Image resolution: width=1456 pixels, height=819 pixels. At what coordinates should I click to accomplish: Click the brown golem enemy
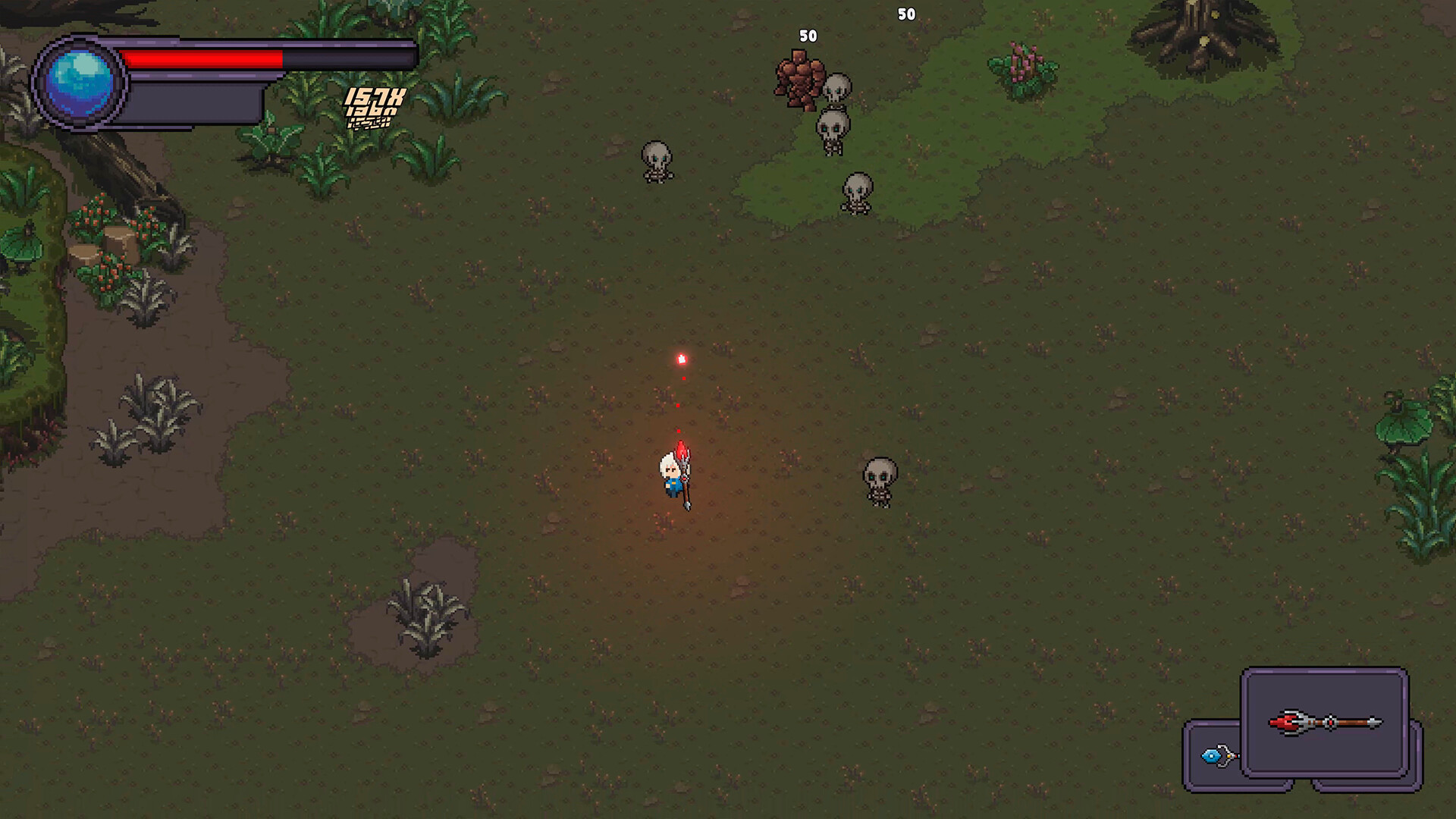802,83
